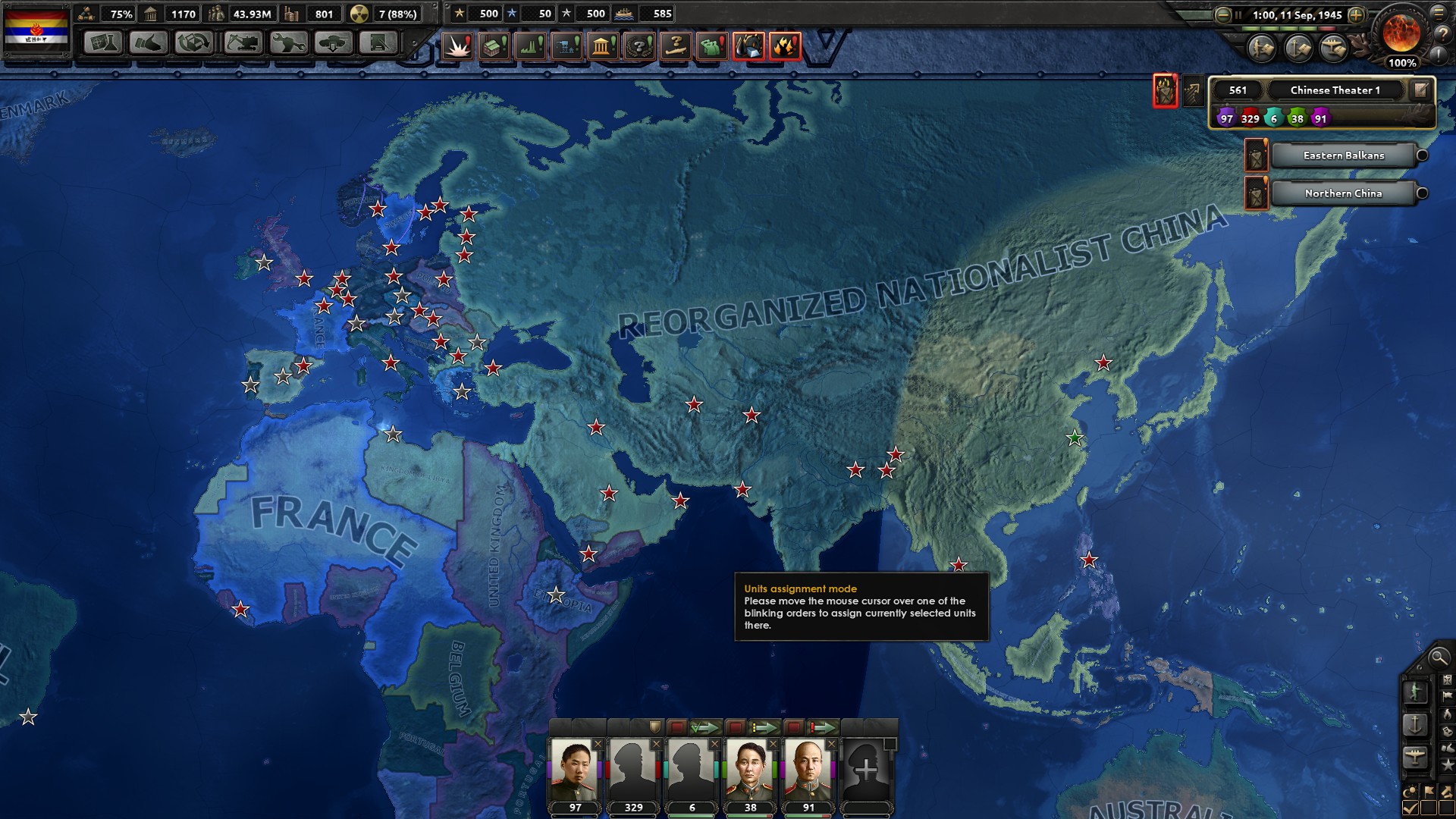Open the country flag political overview
Image resolution: width=1456 pixels, height=819 pixels.
pos(36,31)
